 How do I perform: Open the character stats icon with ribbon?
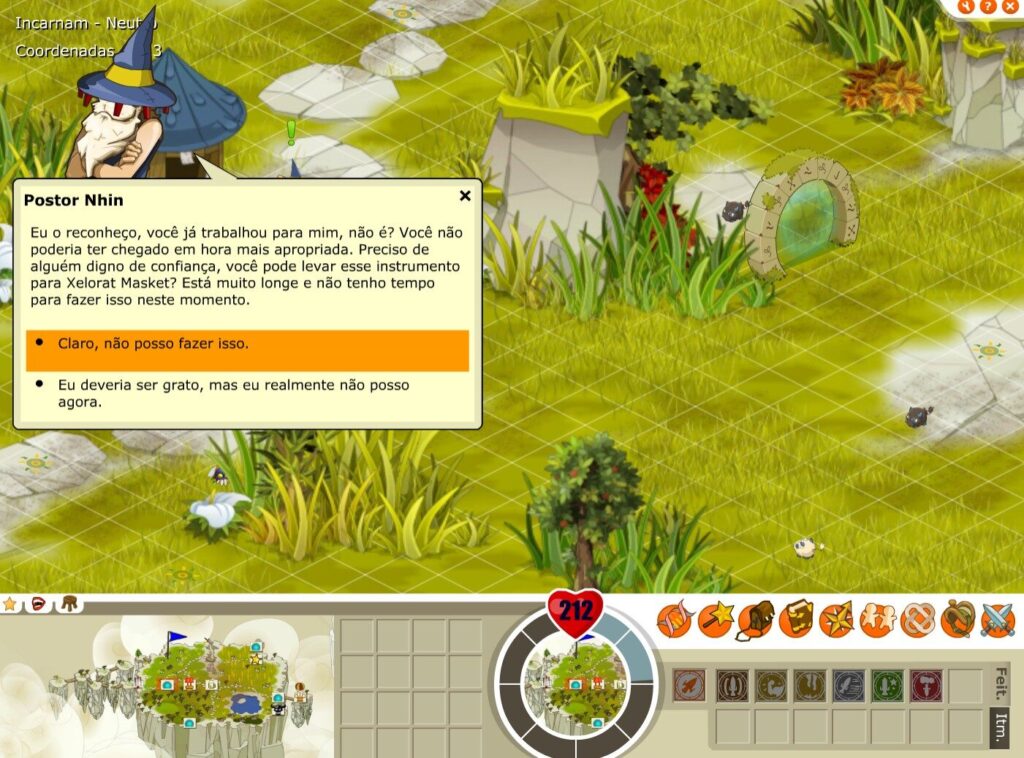[x=674, y=620]
